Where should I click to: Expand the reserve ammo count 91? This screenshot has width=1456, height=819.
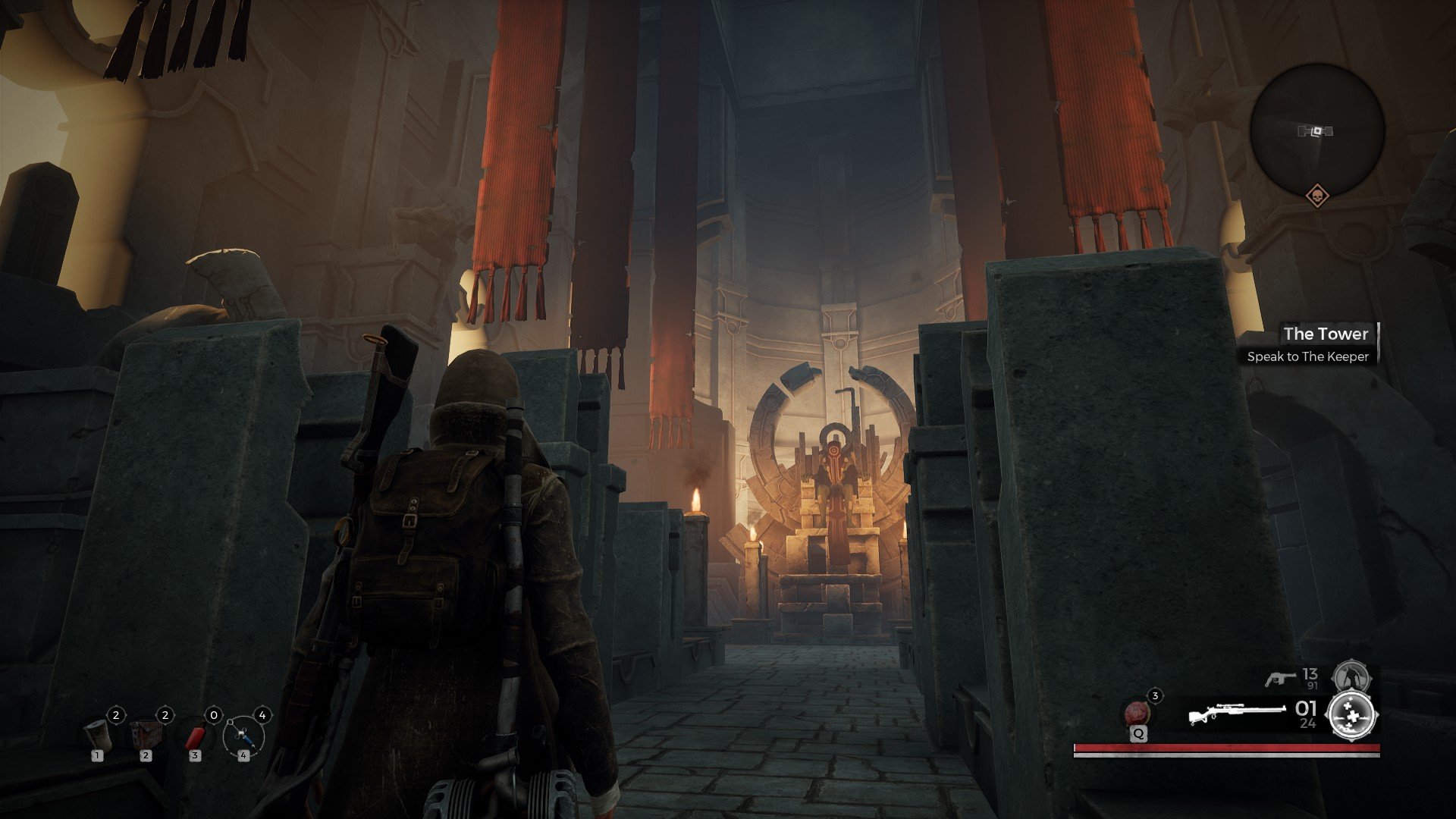tap(1312, 686)
